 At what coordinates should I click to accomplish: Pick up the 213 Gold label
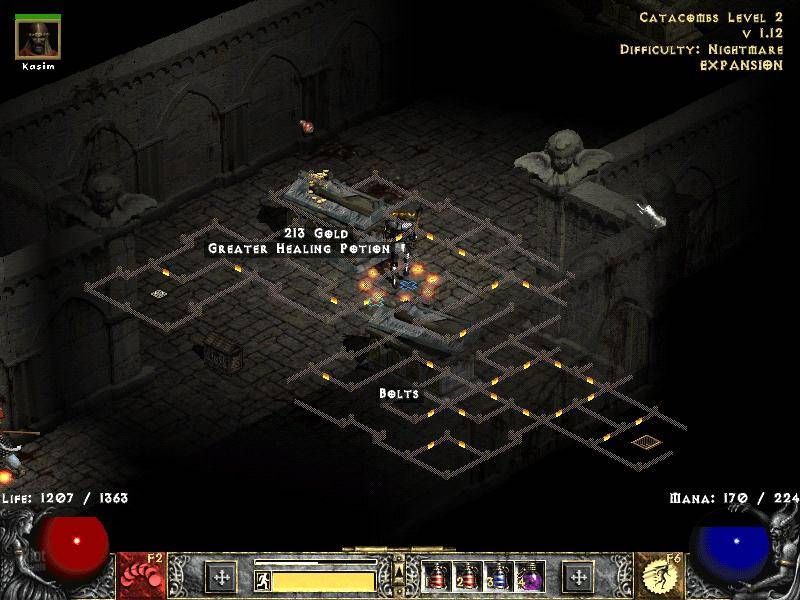point(308,233)
